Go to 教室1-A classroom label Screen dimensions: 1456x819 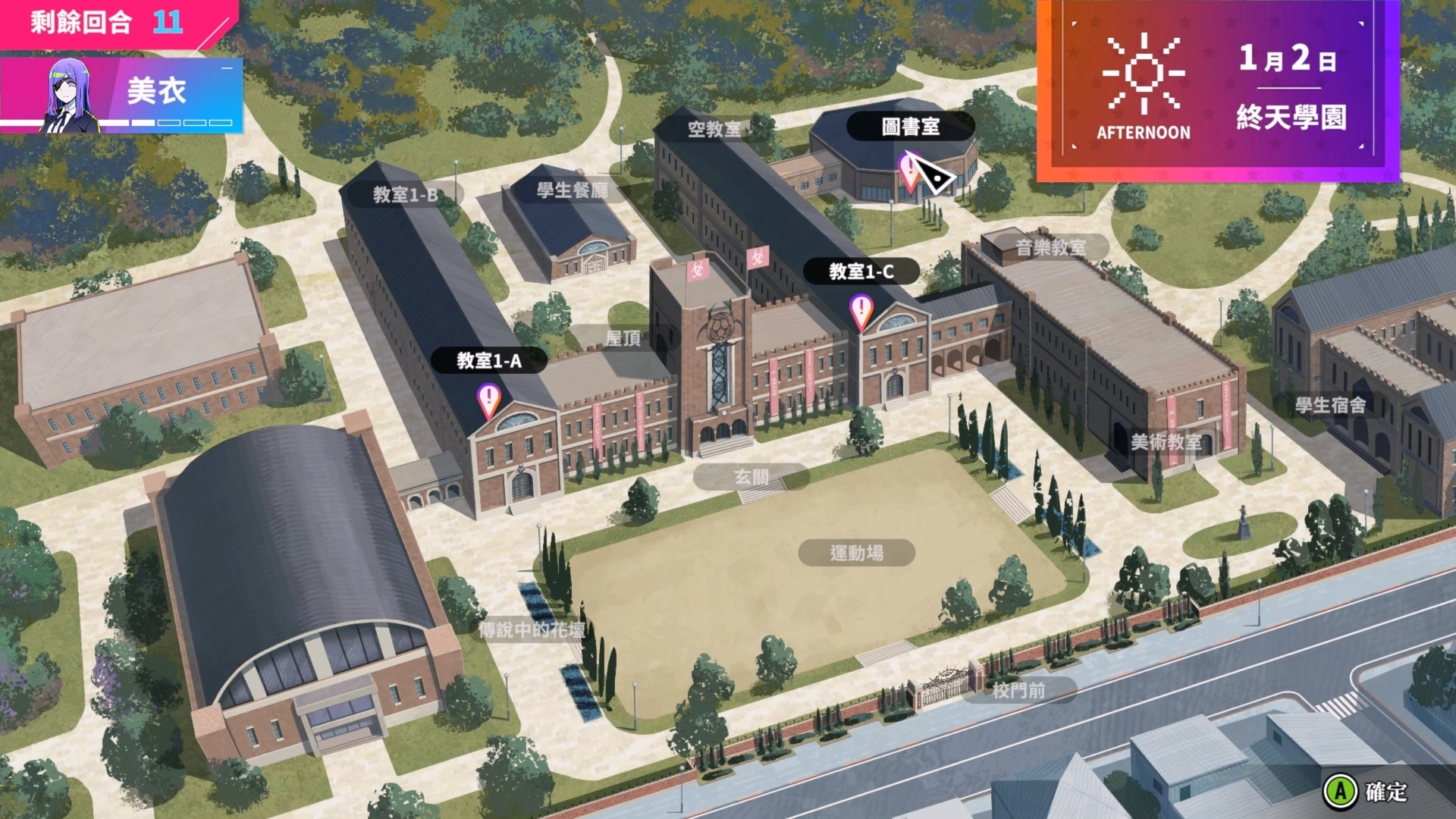(x=489, y=361)
